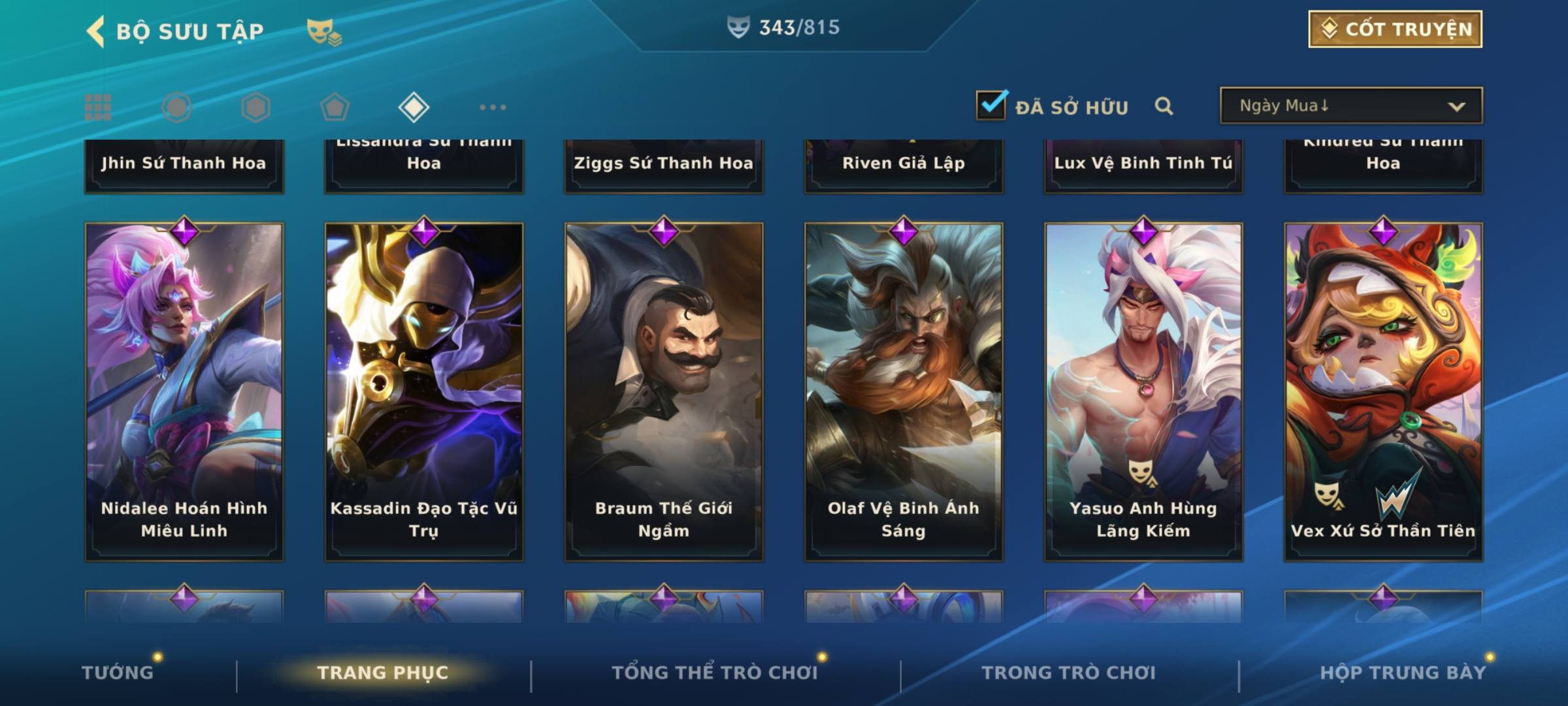Image resolution: width=1568 pixels, height=706 pixels.
Task: Open the three-dots more filters
Action: coord(493,107)
